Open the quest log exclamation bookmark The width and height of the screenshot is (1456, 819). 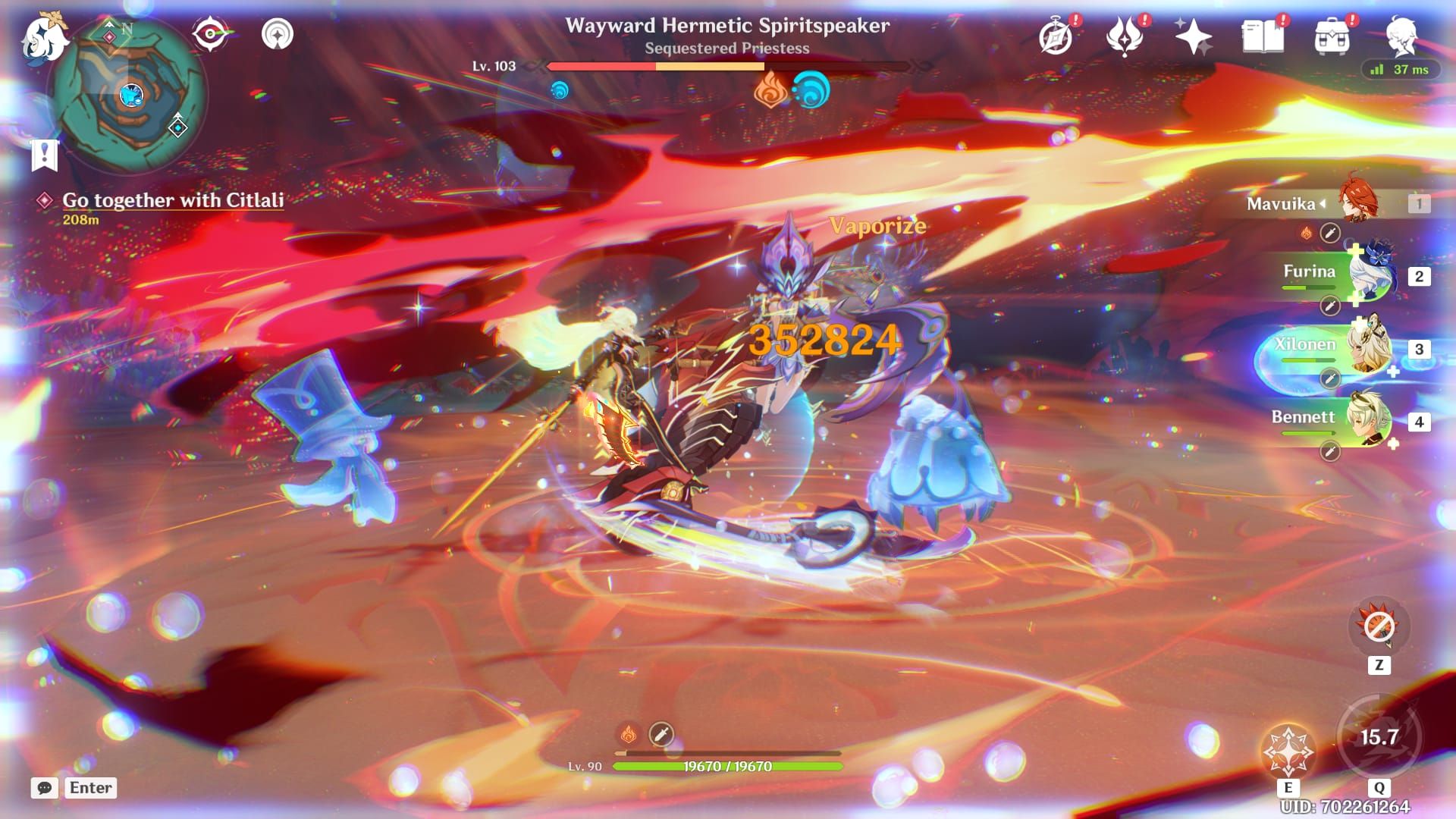[44, 155]
